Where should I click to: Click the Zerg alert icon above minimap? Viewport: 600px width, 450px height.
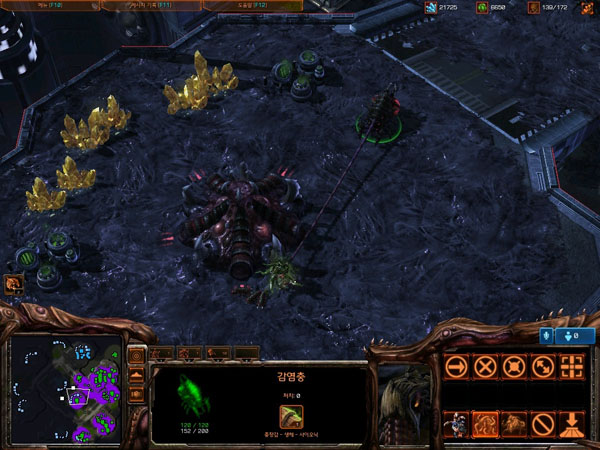click(14, 284)
